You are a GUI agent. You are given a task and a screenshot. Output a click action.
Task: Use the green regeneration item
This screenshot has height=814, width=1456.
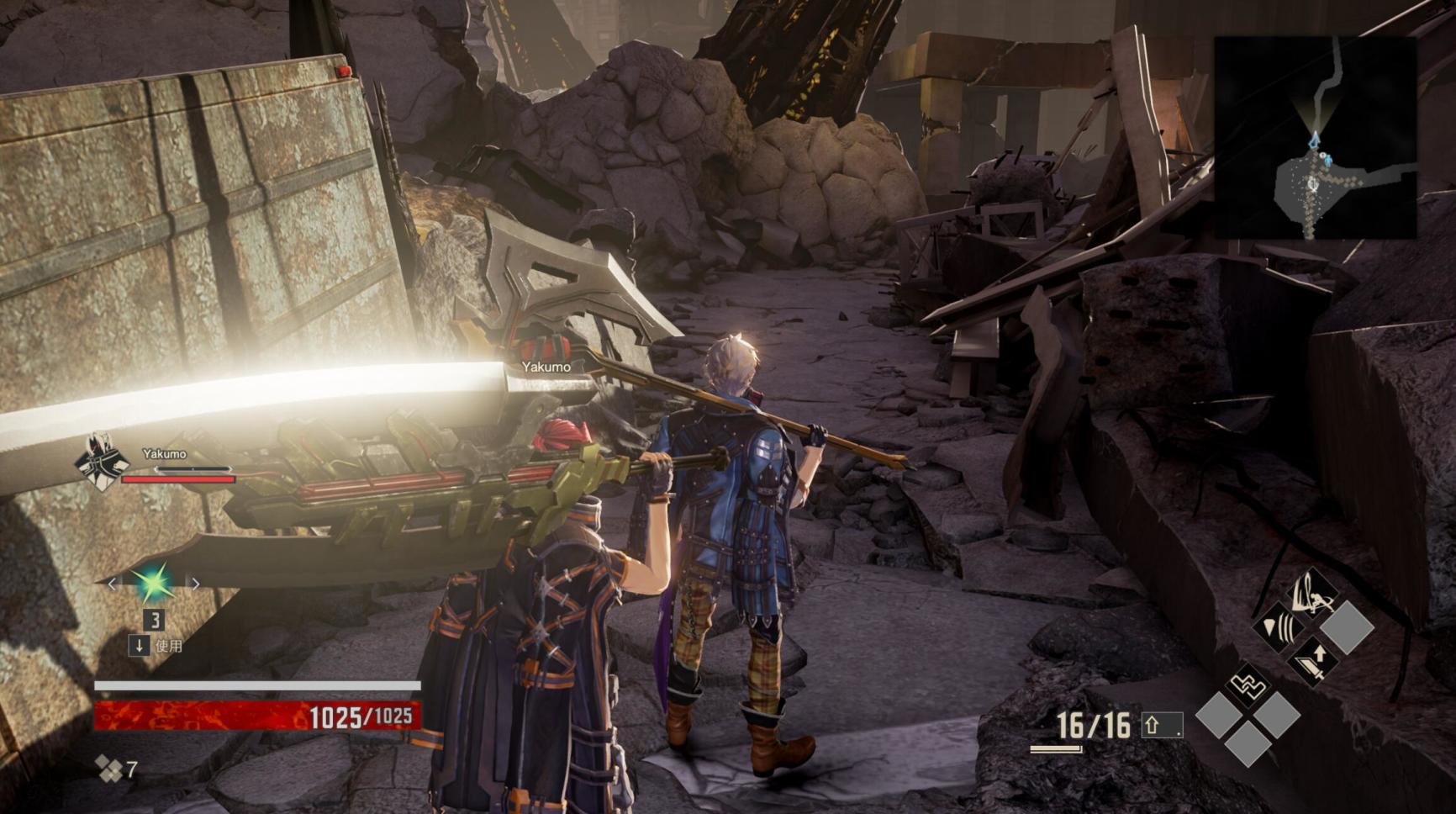pyautogui.click(x=153, y=583)
